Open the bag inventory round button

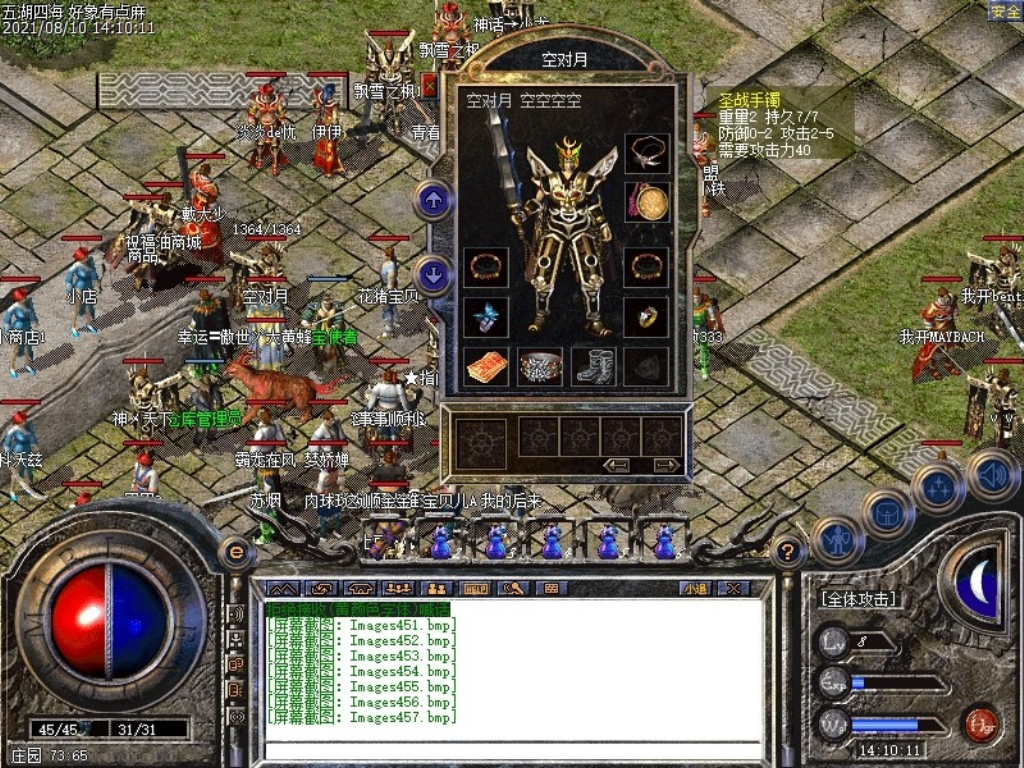[x=887, y=515]
